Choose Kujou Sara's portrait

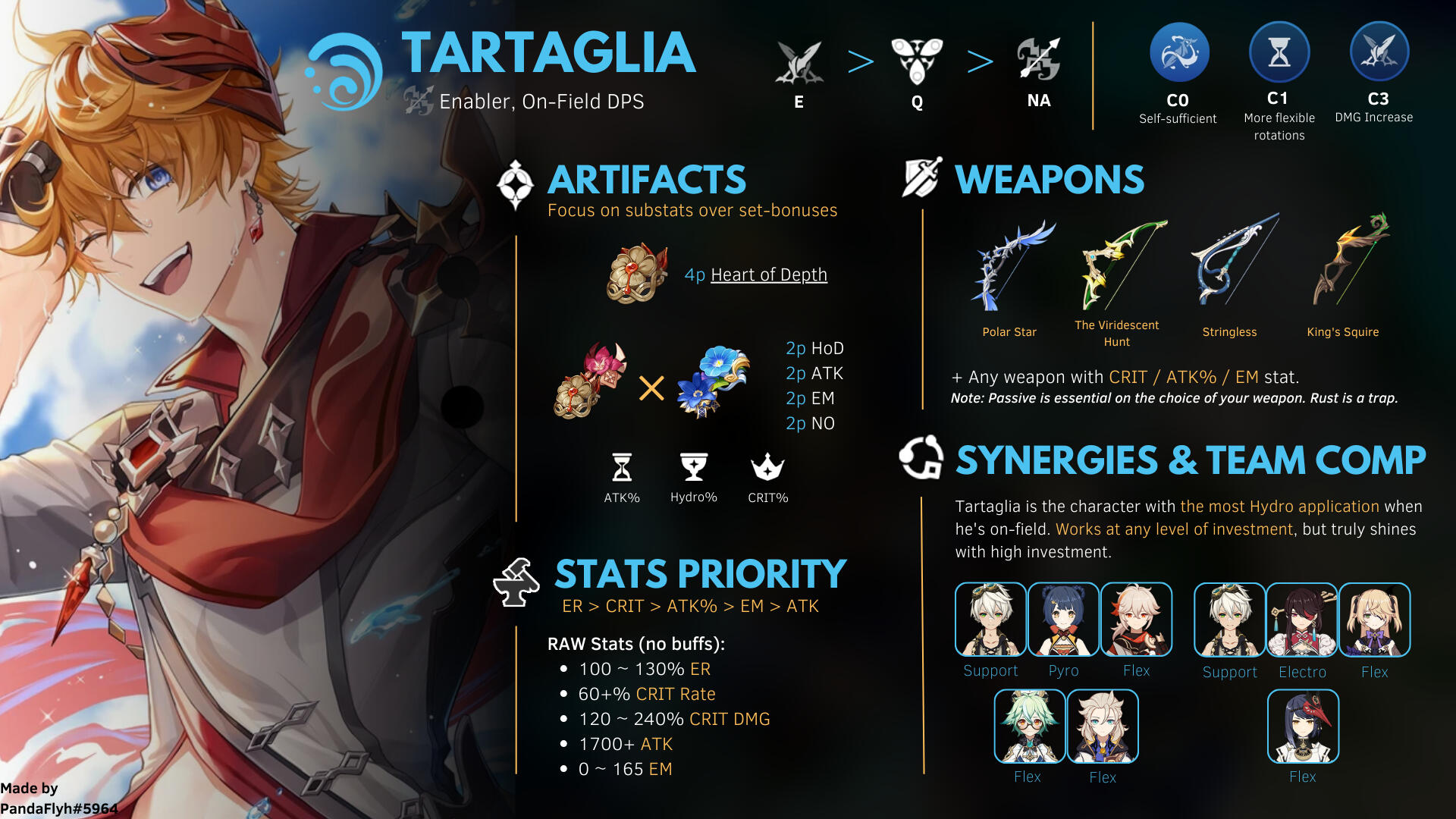[x=1303, y=726]
